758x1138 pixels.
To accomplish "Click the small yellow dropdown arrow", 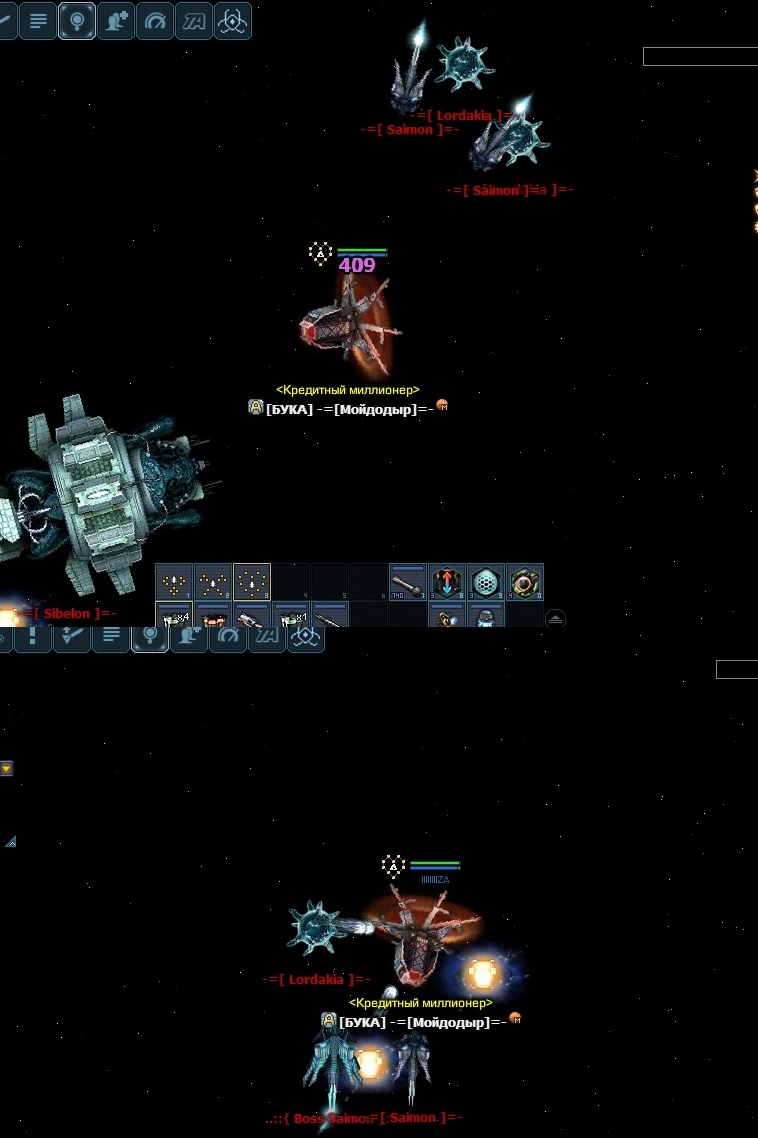I will [6, 769].
